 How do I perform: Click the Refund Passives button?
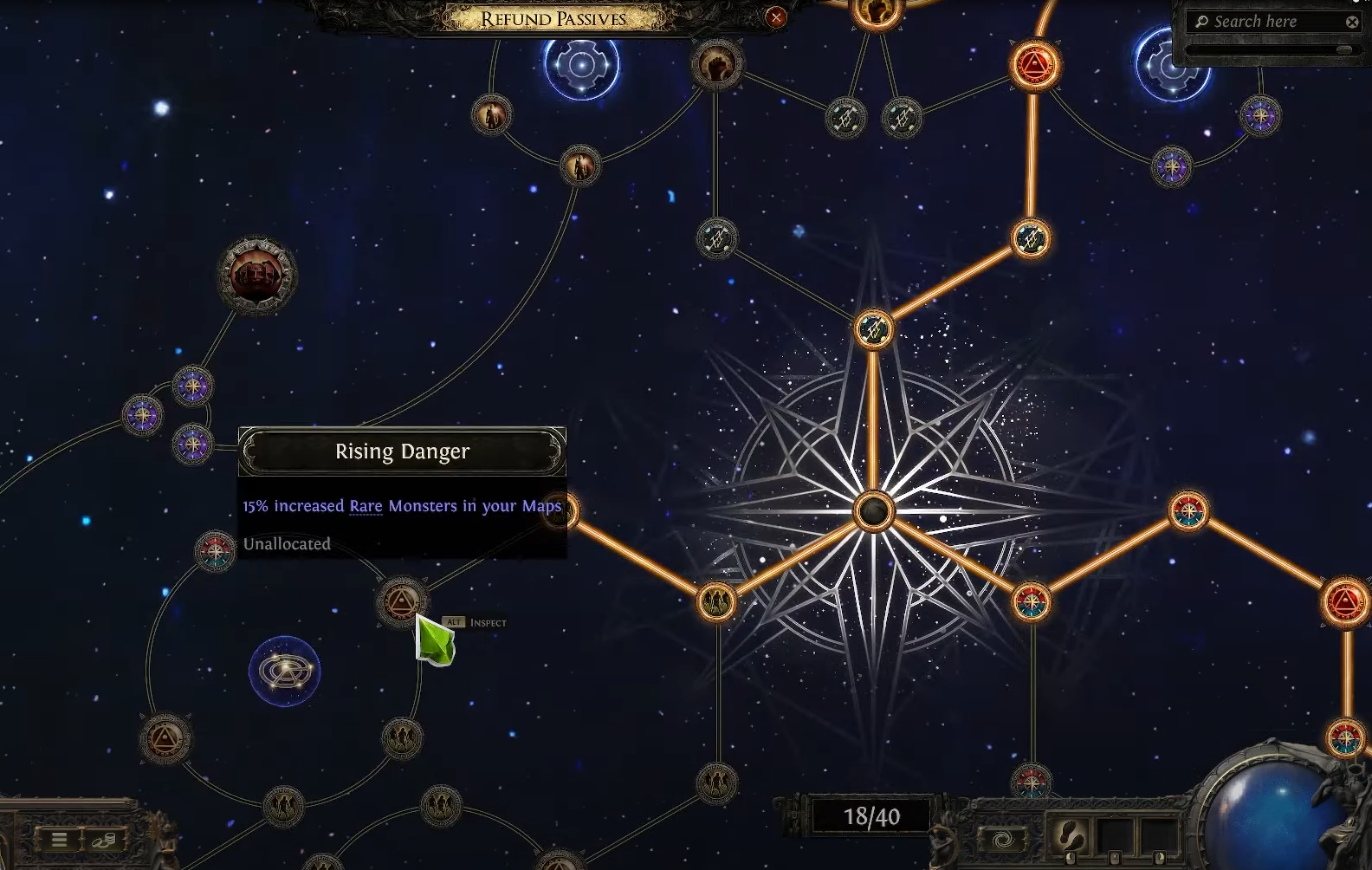(553, 19)
